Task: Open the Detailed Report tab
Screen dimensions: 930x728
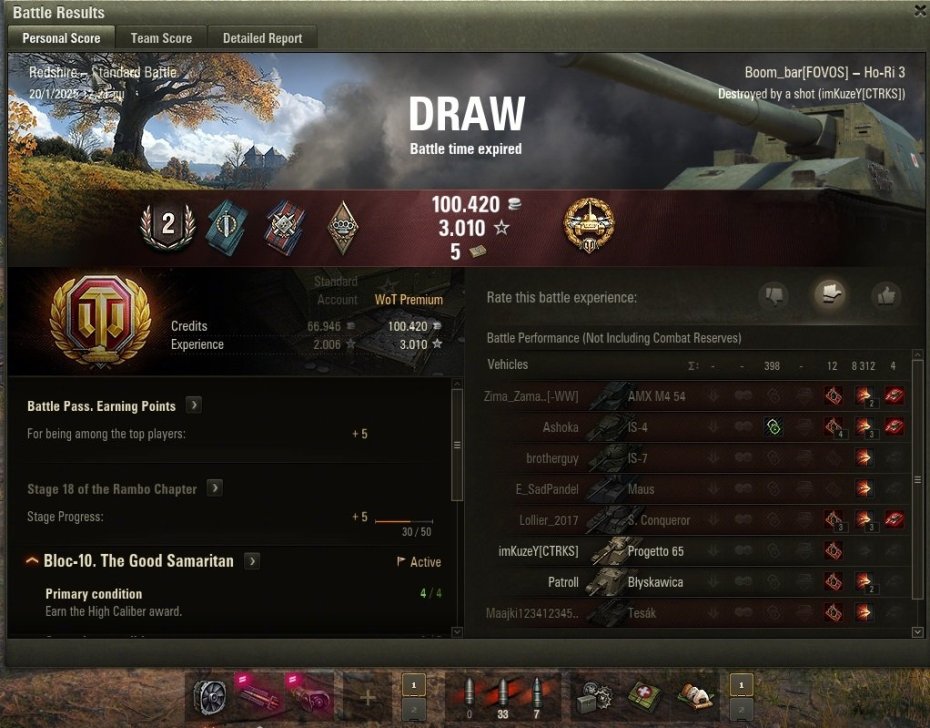Action: 263,38
